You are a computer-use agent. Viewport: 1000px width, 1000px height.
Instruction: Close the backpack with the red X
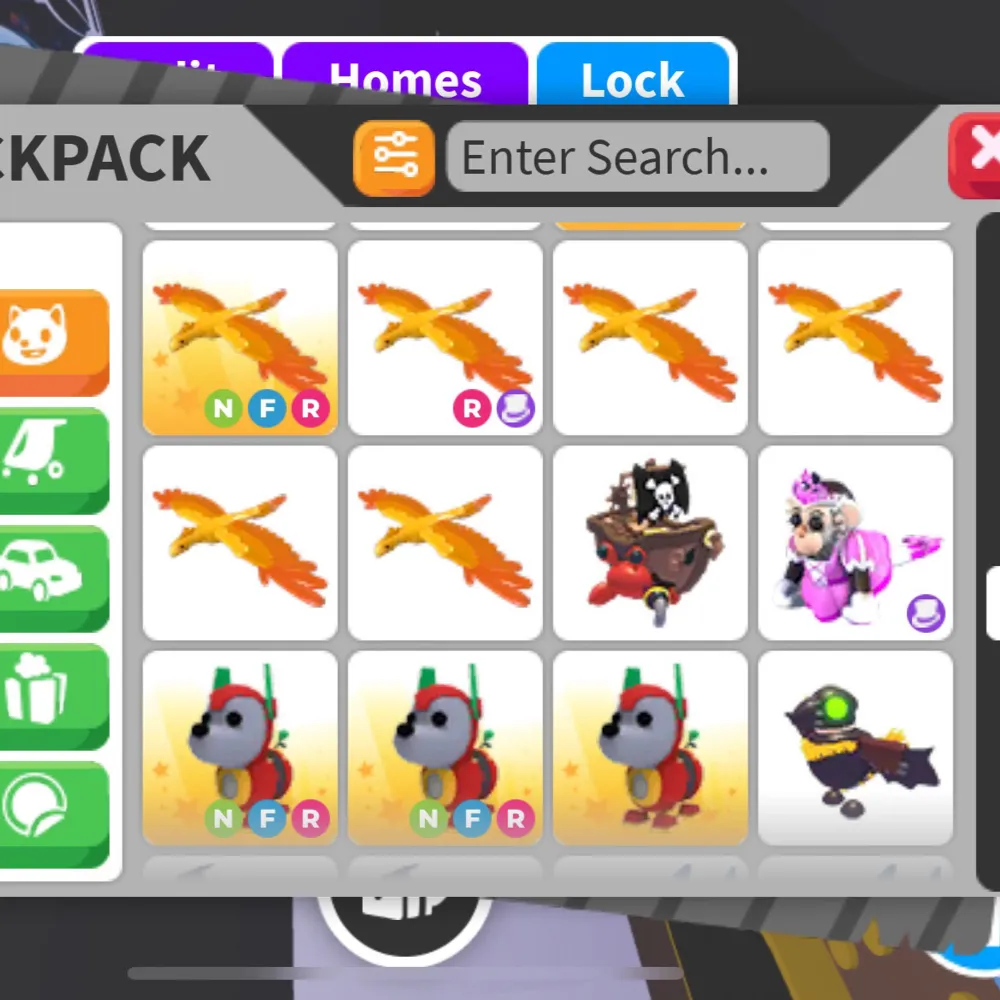[x=978, y=153]
